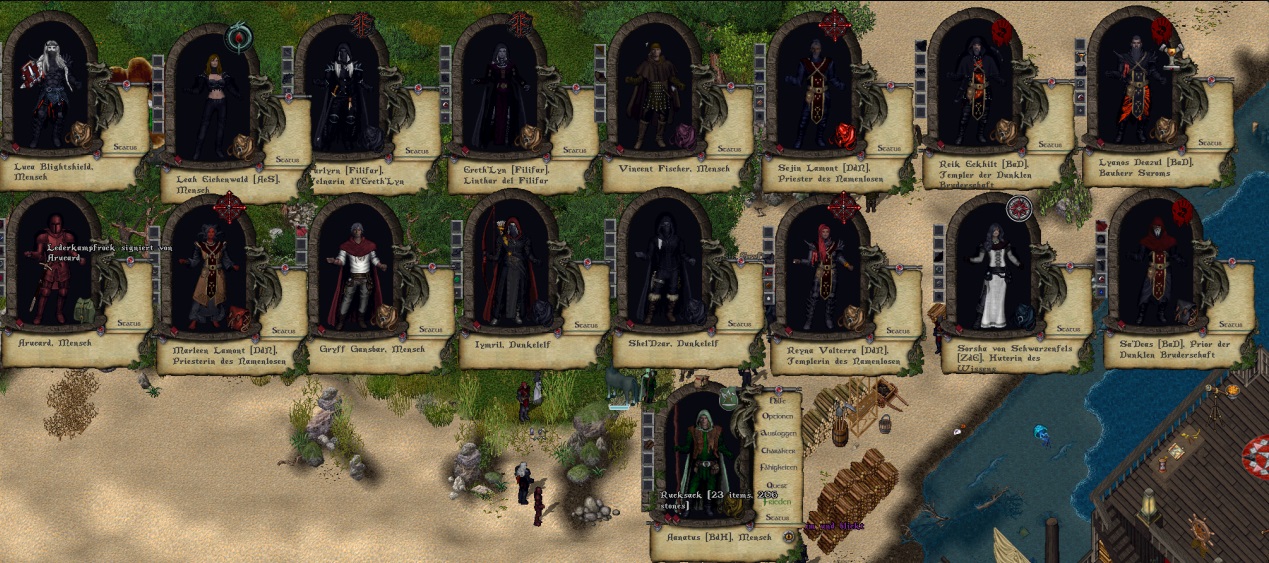Image resolution: width=1269 pixels, height=563 pixels.
Task: Click Status on Gryff Ganster's paperdoll
Action: click(430, 329)
